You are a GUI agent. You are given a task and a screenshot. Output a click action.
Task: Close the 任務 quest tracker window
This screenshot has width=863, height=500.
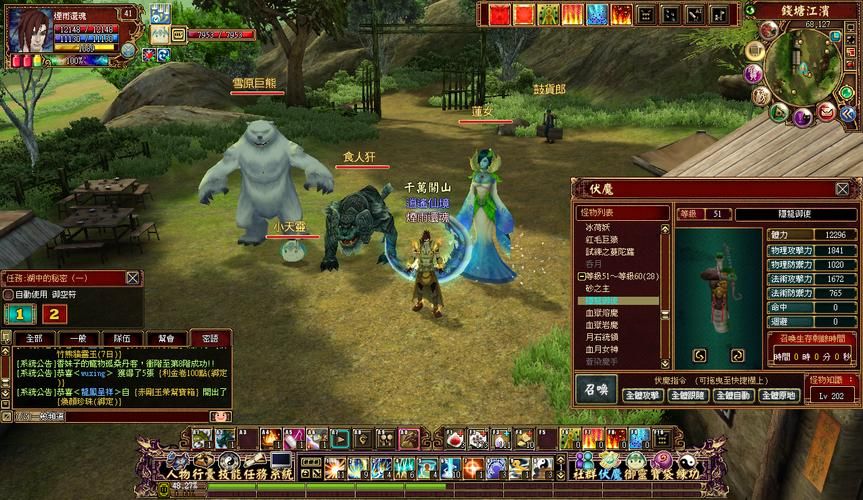(132, 278)
